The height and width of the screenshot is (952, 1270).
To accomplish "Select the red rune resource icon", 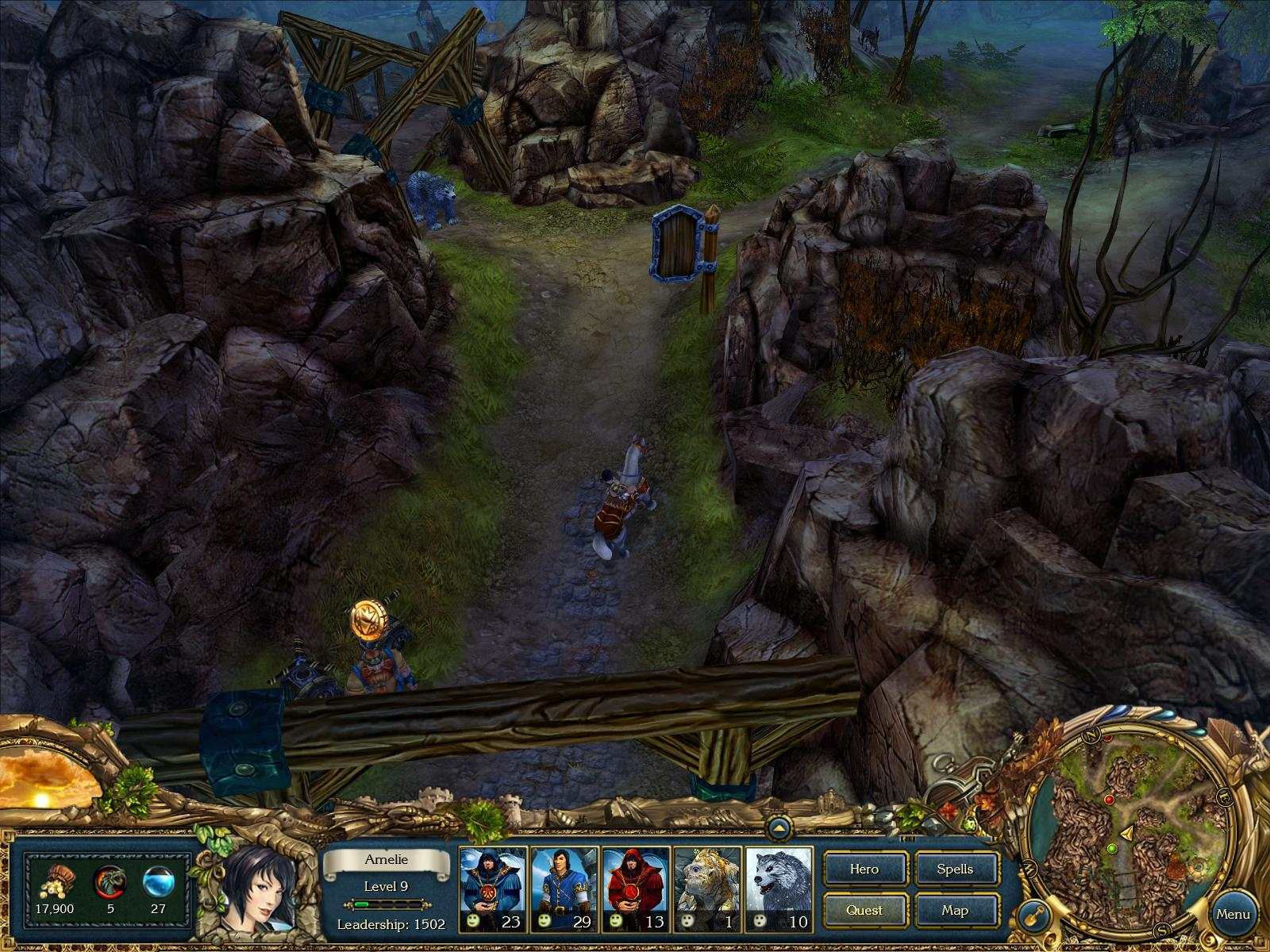I will click(111, 881).
